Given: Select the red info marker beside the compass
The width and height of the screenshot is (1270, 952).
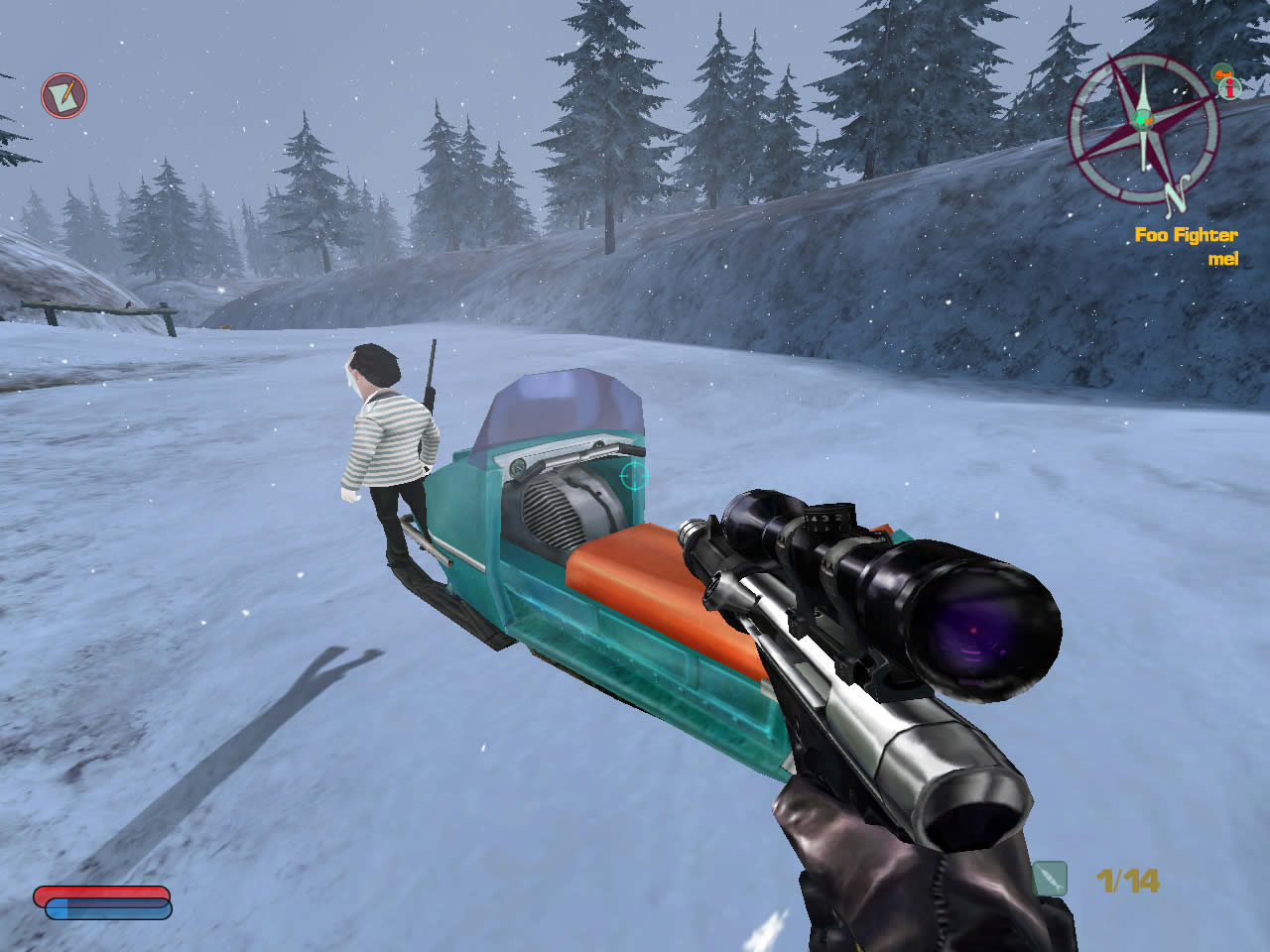Looking at the screenshot, I should click(1231, 88).
